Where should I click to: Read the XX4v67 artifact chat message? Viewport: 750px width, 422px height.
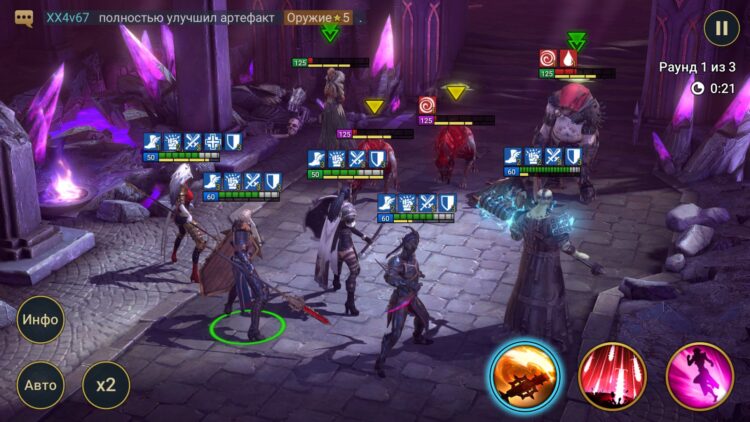(200, 18)
